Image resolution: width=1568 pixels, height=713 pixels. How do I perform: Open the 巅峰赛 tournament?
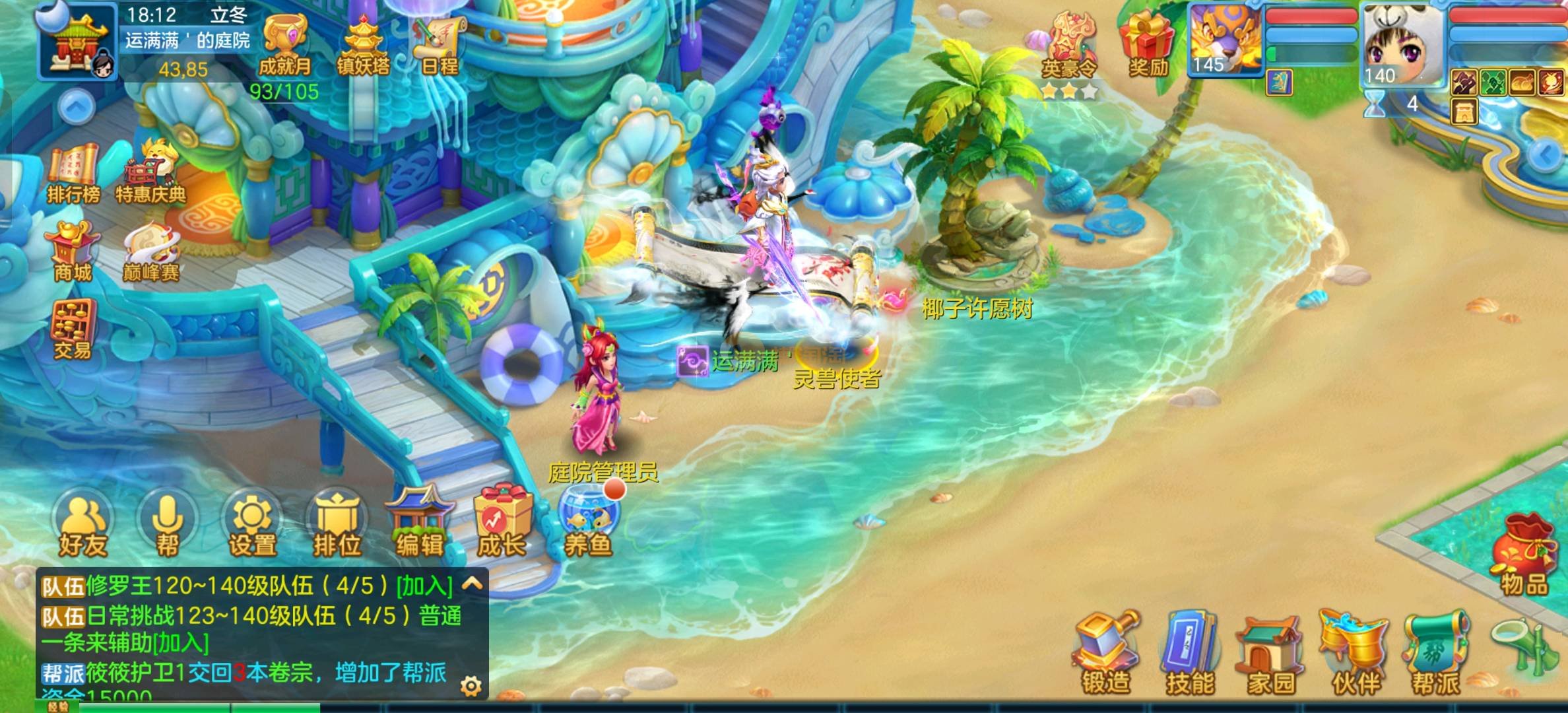click(x=150, y=252)
